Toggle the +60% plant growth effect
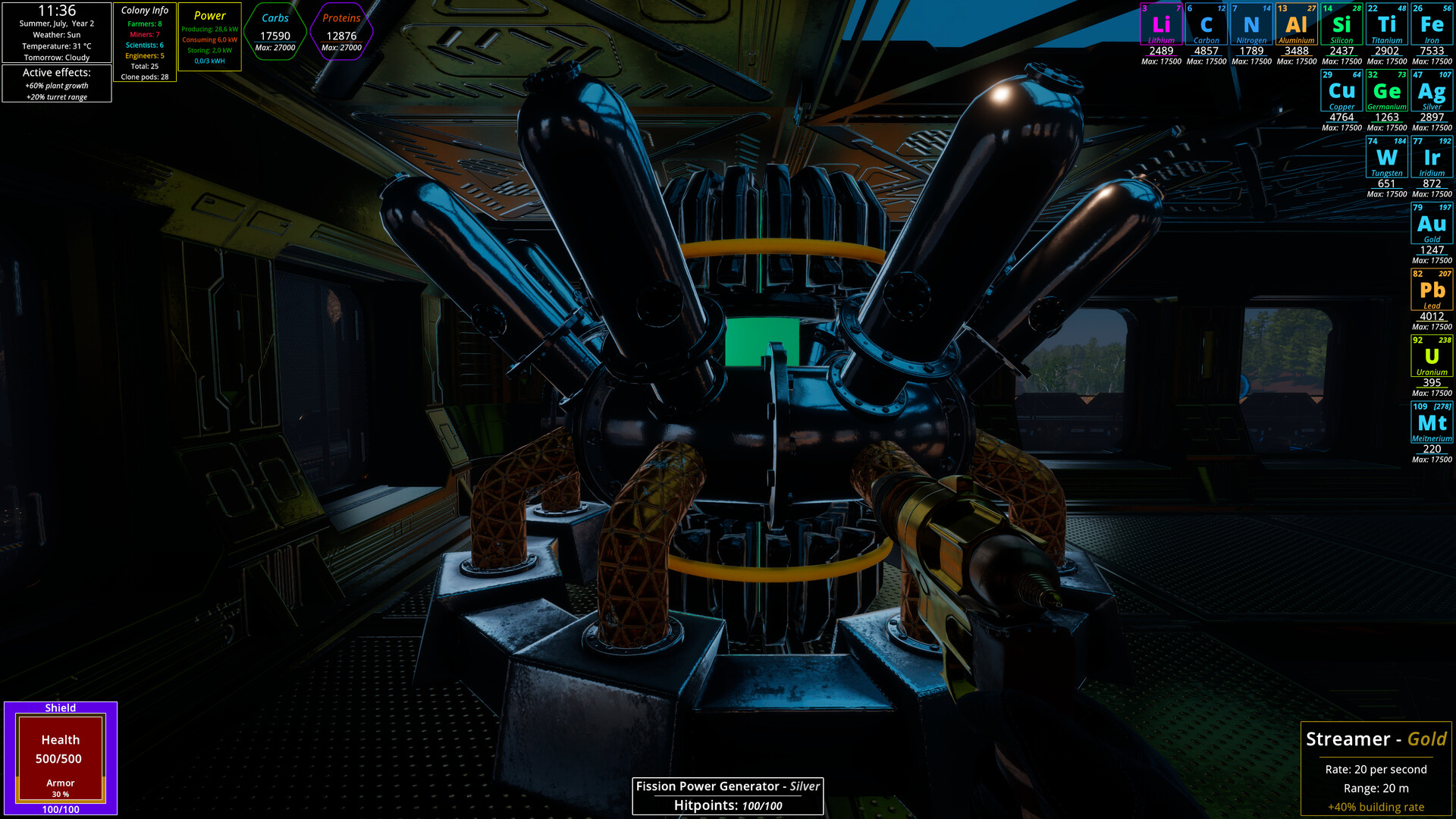Image resolution: width=1456 pixels, height=819 pixels. 58,86
